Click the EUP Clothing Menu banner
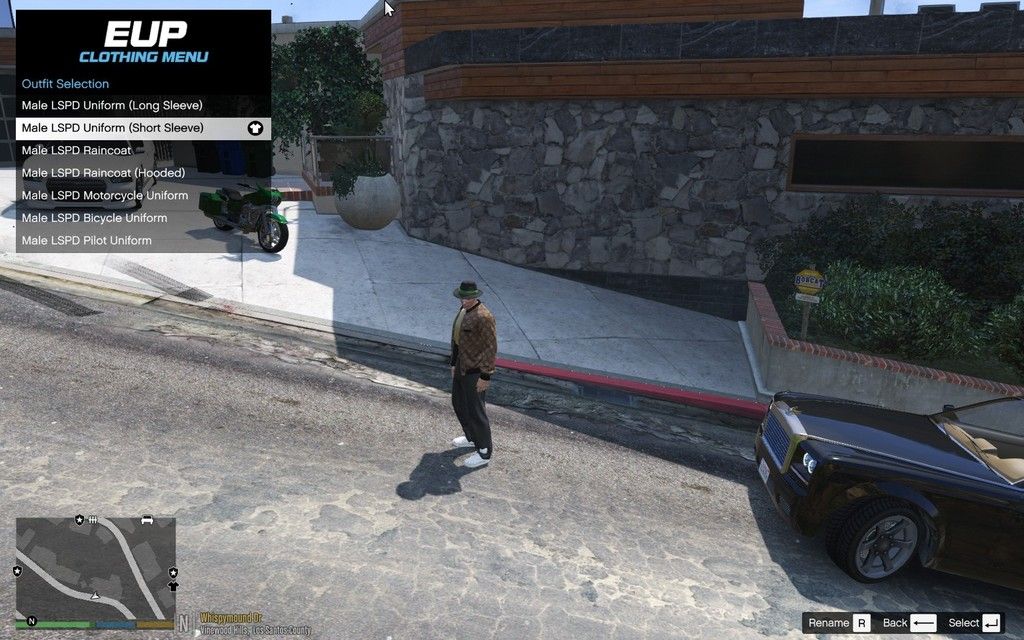Viewport: 1024px width, 640px height. click(x=143, y=41)
